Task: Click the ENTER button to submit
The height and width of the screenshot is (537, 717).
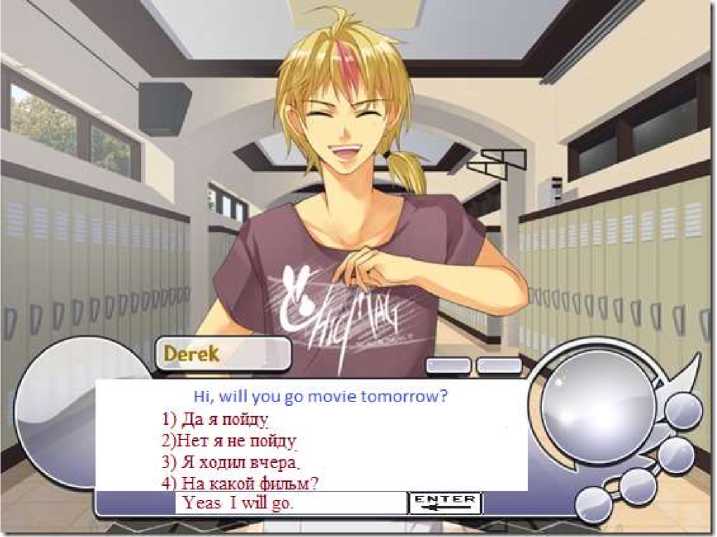Action: 445,503
